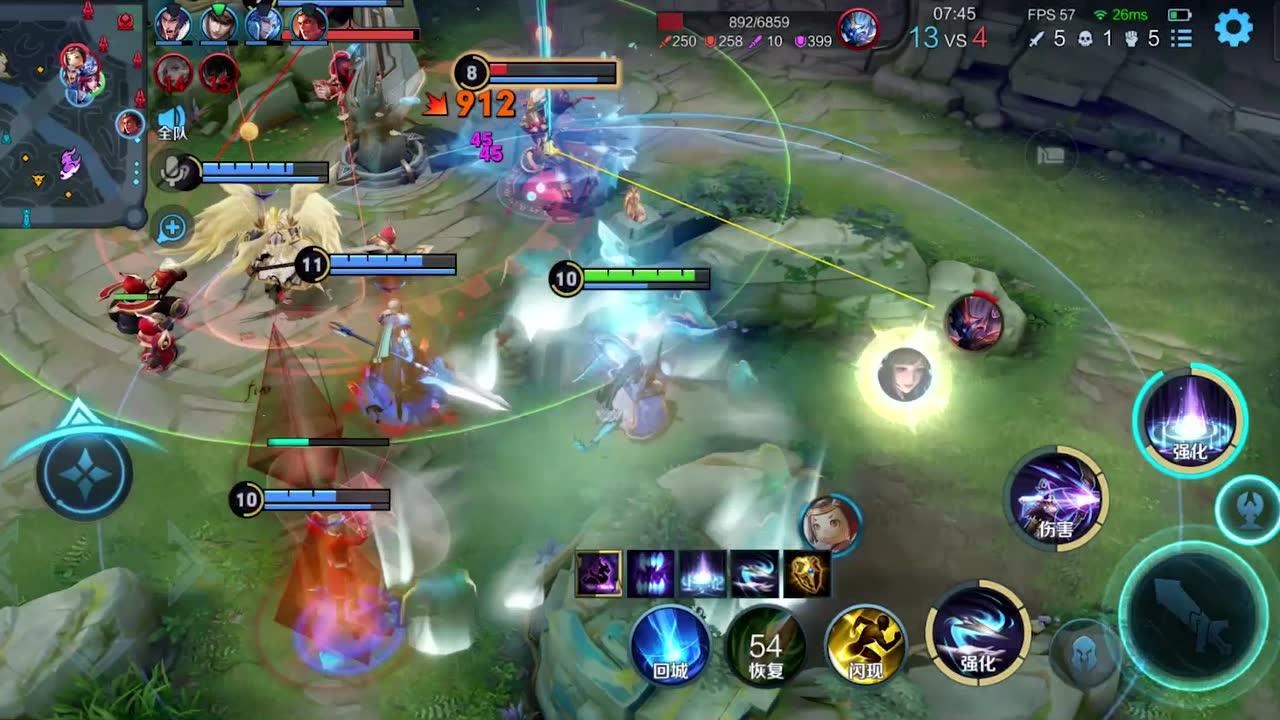Select the tower-target attack button
This screenshot has height=720, width=1280.
1245,509
